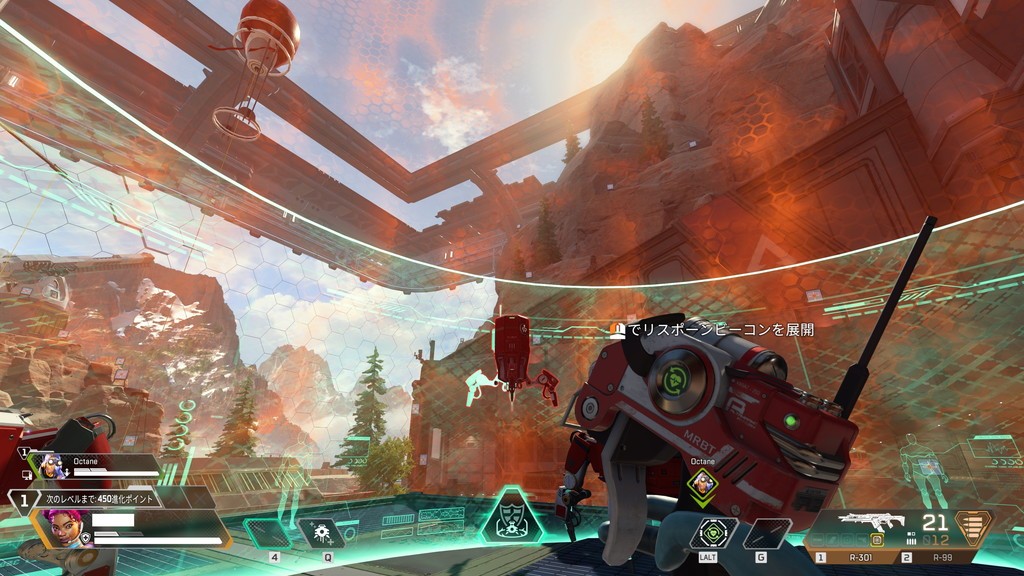The image size is (1024, 576).
Task: Select Octane's teammate card
Action: [95, 466]
